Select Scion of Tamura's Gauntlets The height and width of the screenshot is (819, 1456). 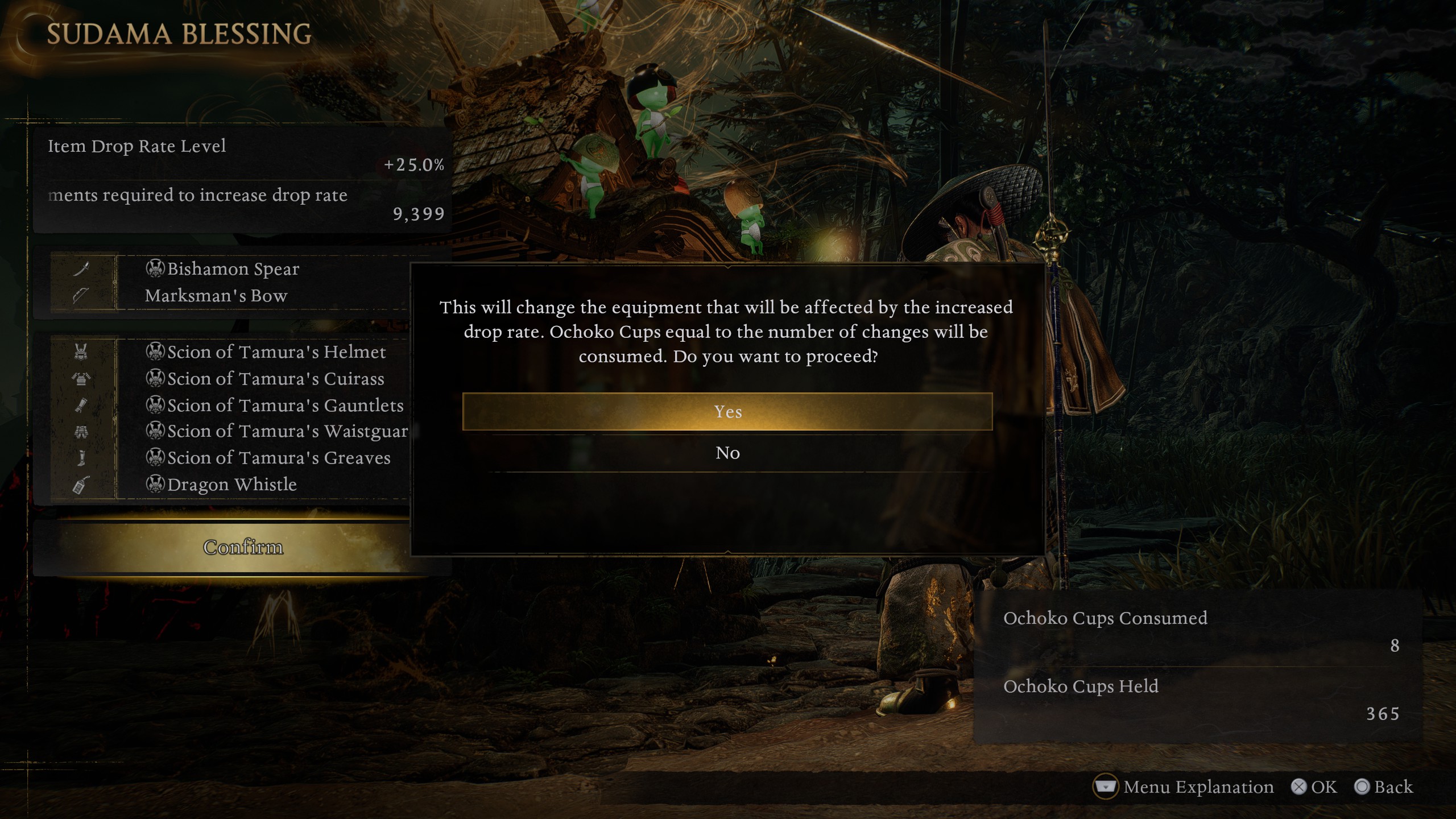(285, 406)
